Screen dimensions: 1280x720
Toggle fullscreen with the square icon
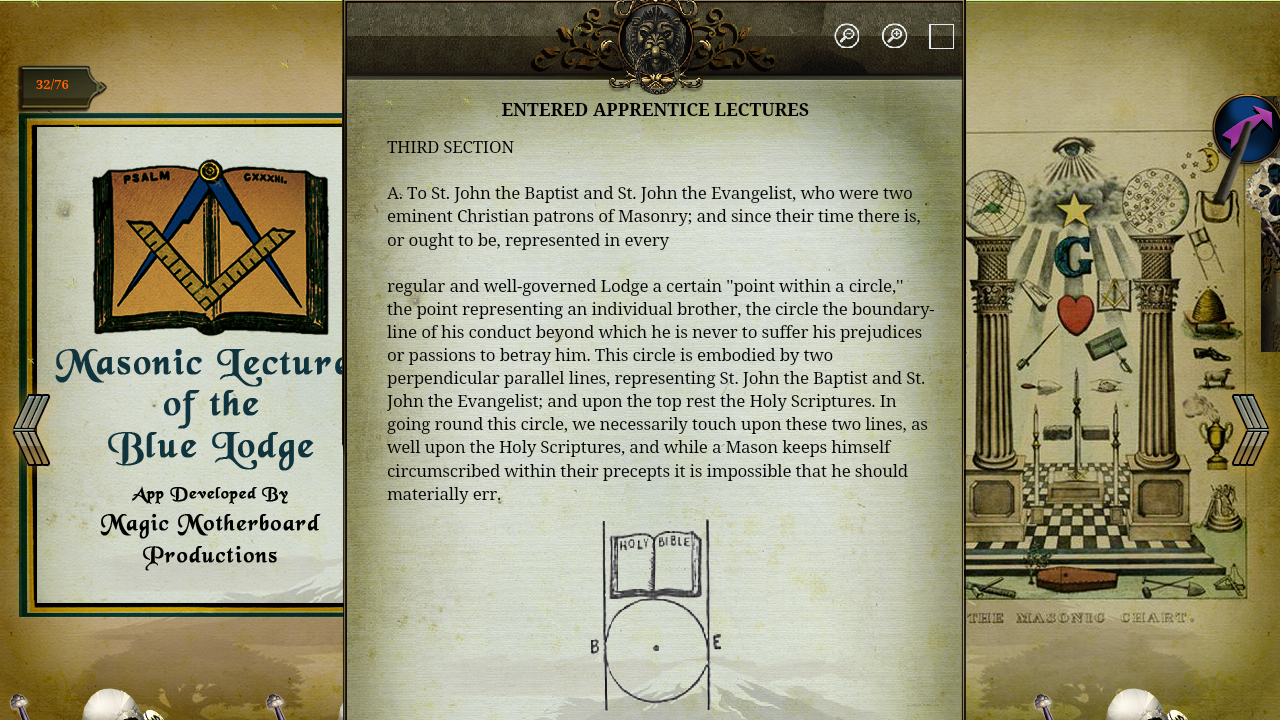[941, 36]
